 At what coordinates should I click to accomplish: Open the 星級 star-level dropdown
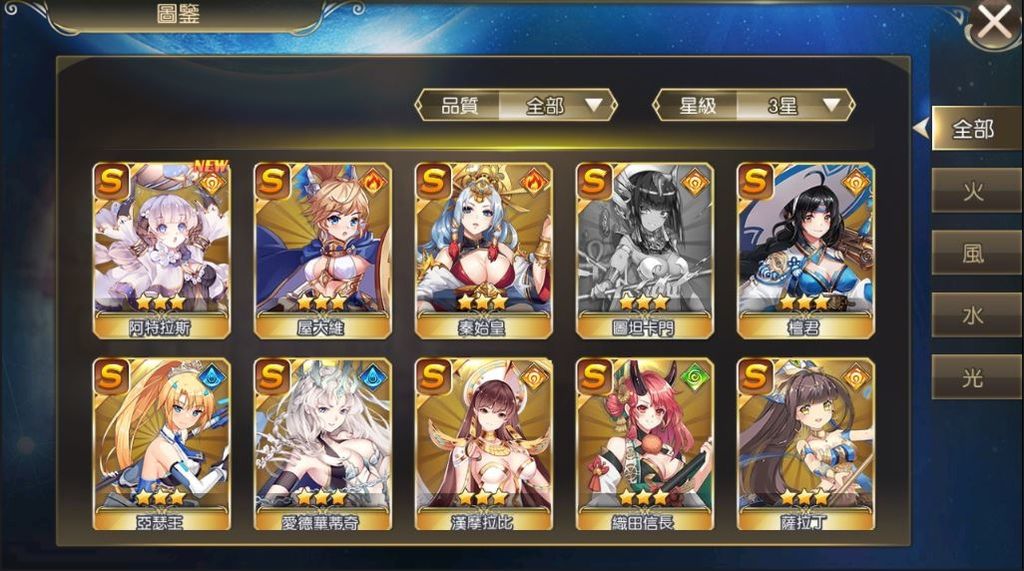[753, 105]
